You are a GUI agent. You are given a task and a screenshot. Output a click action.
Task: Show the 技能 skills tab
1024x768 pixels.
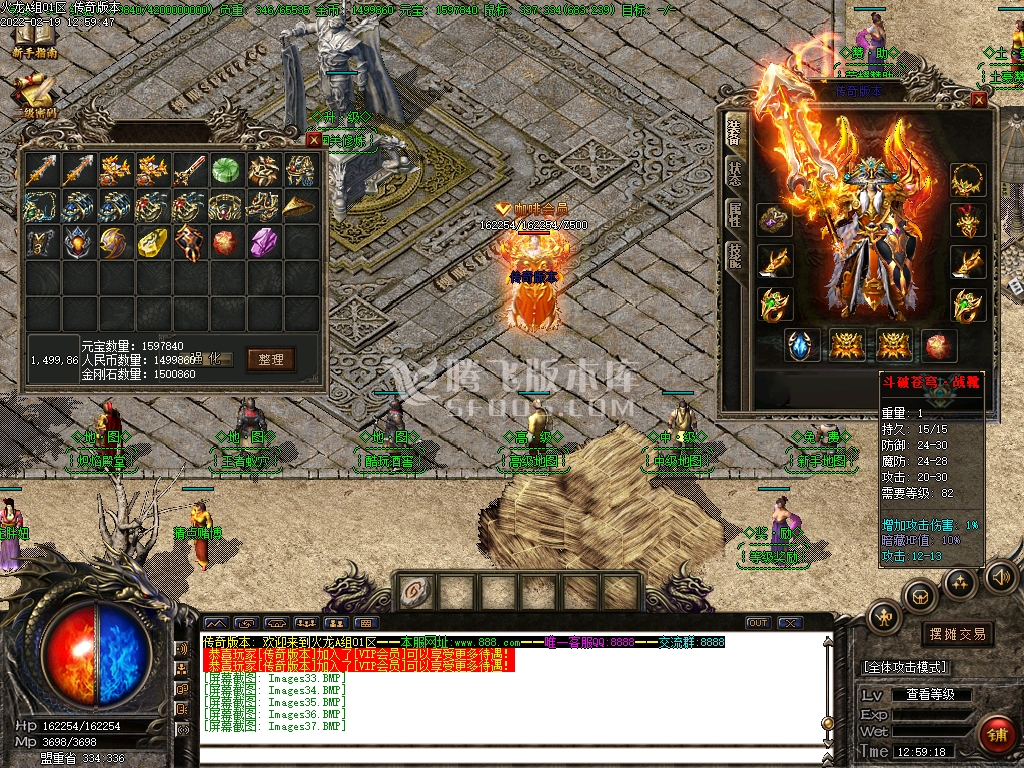(735, 257)
